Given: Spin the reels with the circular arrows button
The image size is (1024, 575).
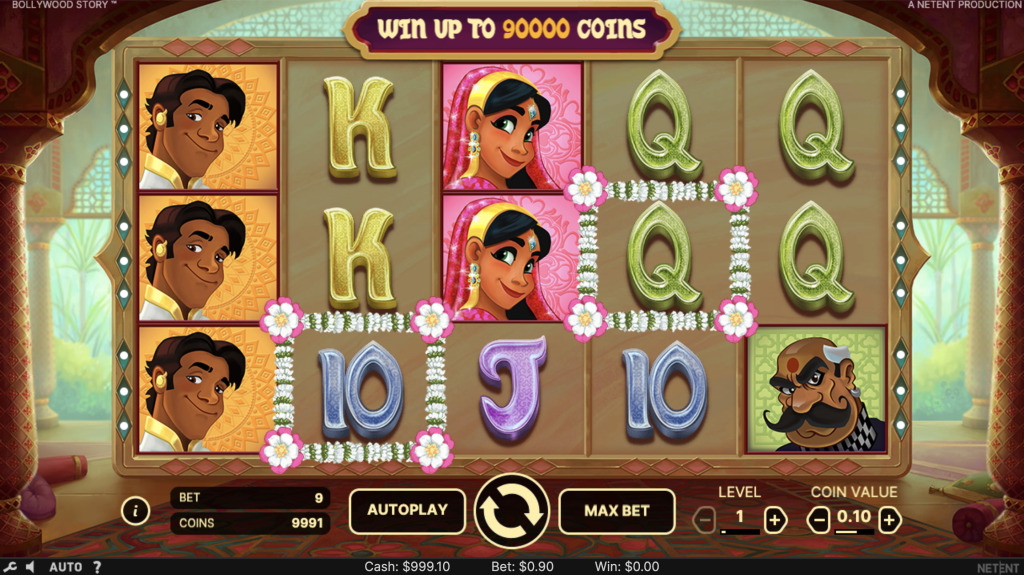Looking at the screenshot, I should pos(511,511).
